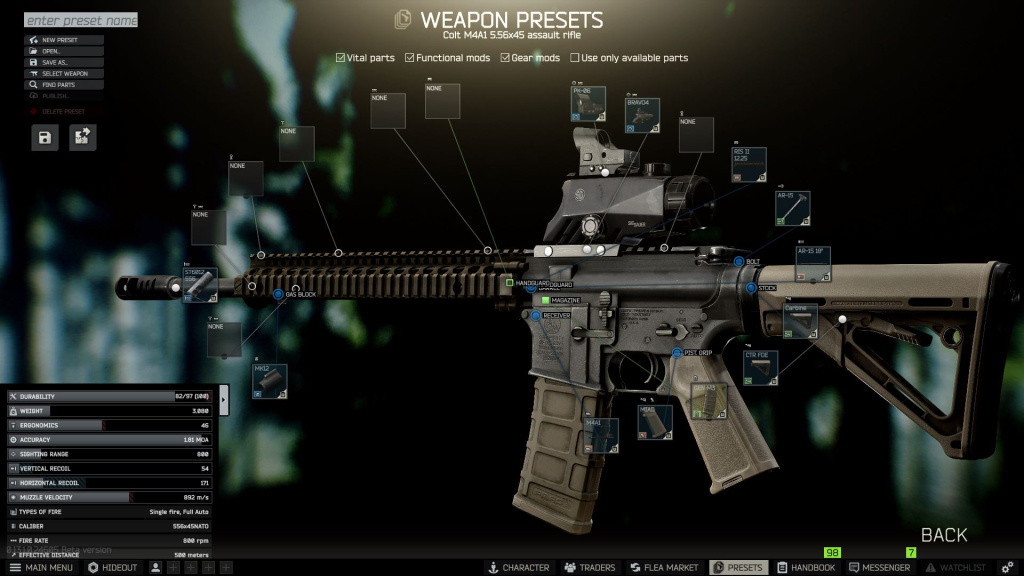This screenshot has width=1024, height=576.
Task: Open the Select Weapon option
Action: pyautogui.click(x=64, y=73)
